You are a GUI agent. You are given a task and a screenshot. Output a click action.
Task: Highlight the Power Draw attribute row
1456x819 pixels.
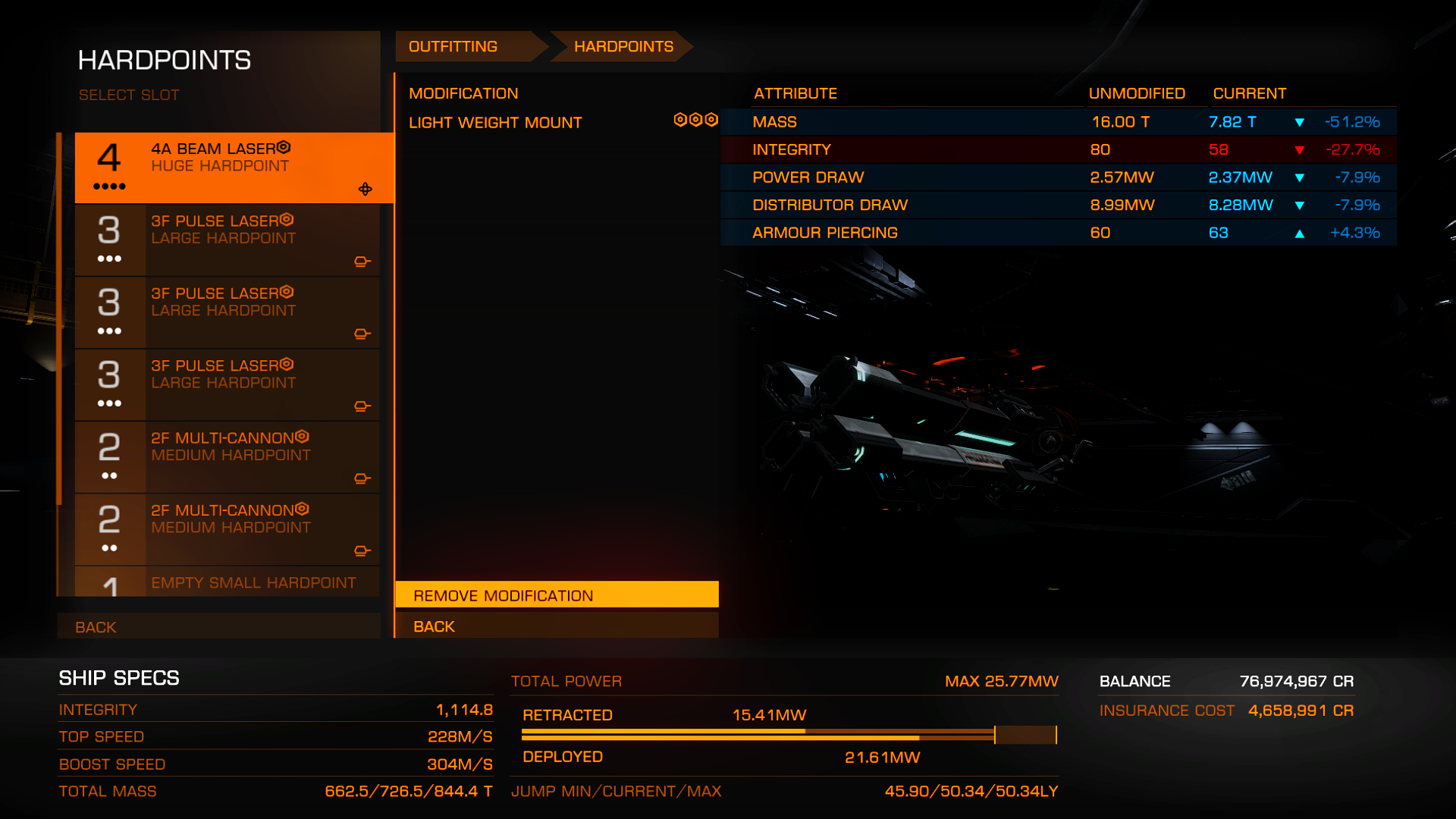pos(1058,177)
